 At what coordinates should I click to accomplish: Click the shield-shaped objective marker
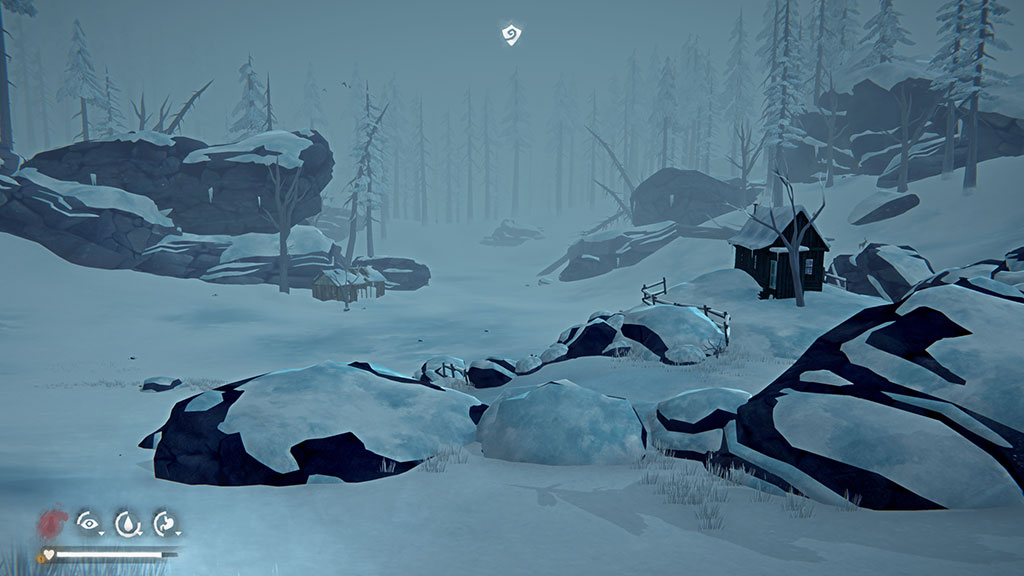pos(512,36)
